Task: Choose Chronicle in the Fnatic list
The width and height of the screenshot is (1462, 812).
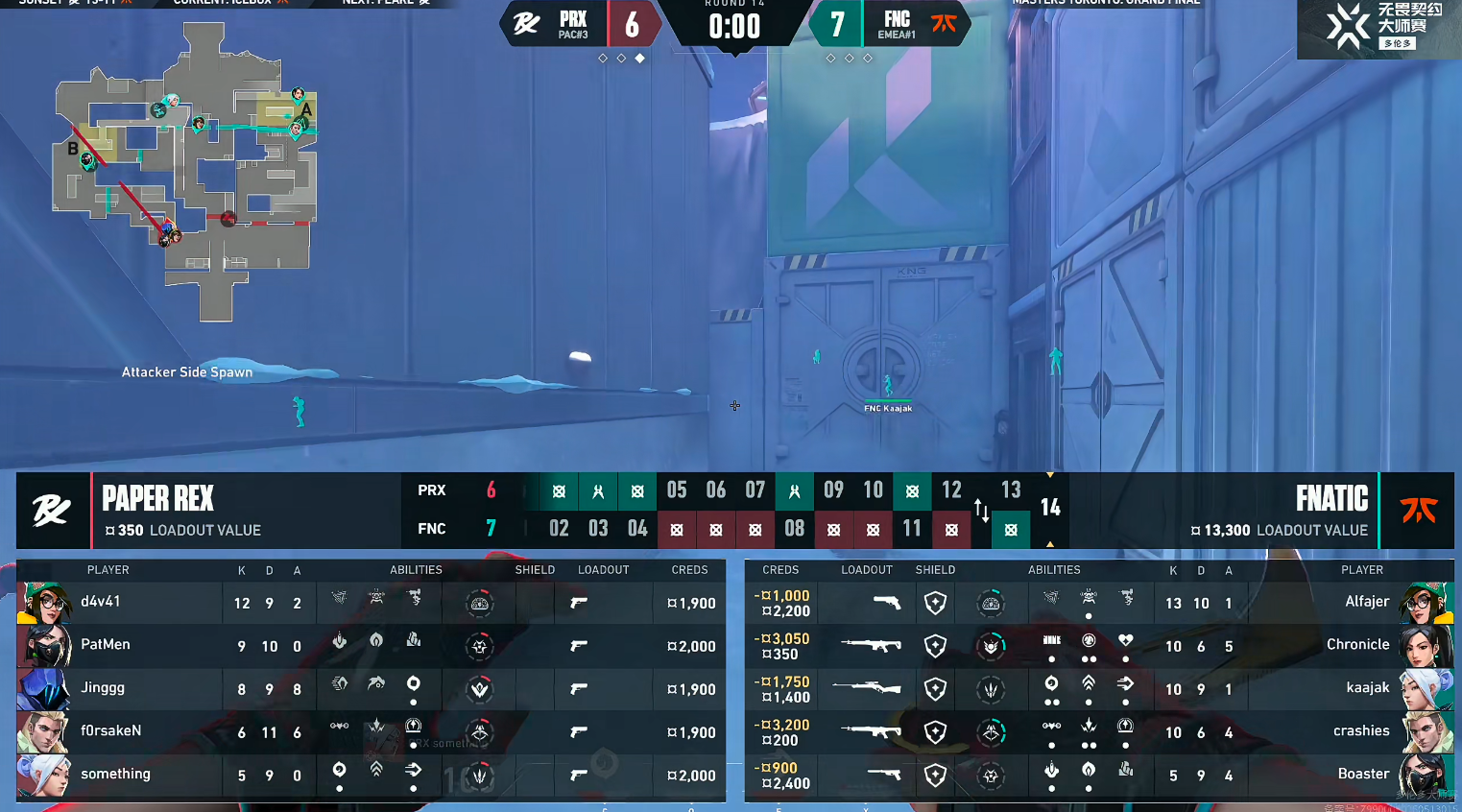Action: (x=1357, y=645)
